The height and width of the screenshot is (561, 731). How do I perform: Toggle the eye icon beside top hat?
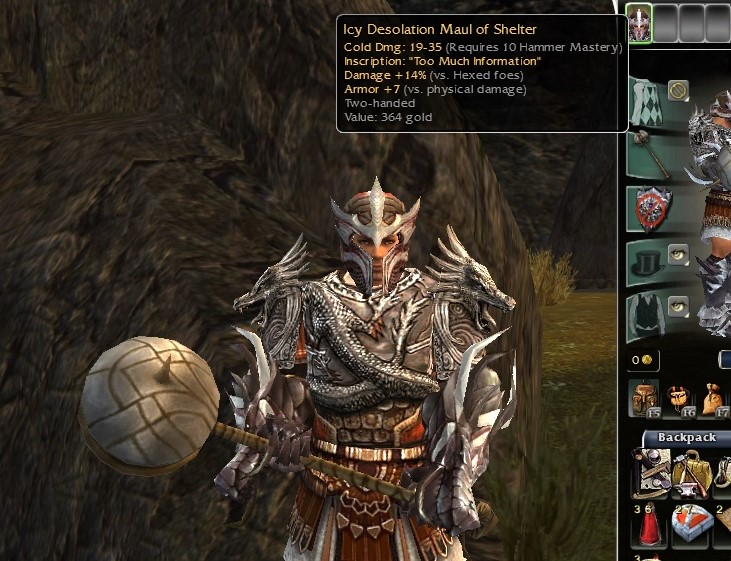pos(679,254)
